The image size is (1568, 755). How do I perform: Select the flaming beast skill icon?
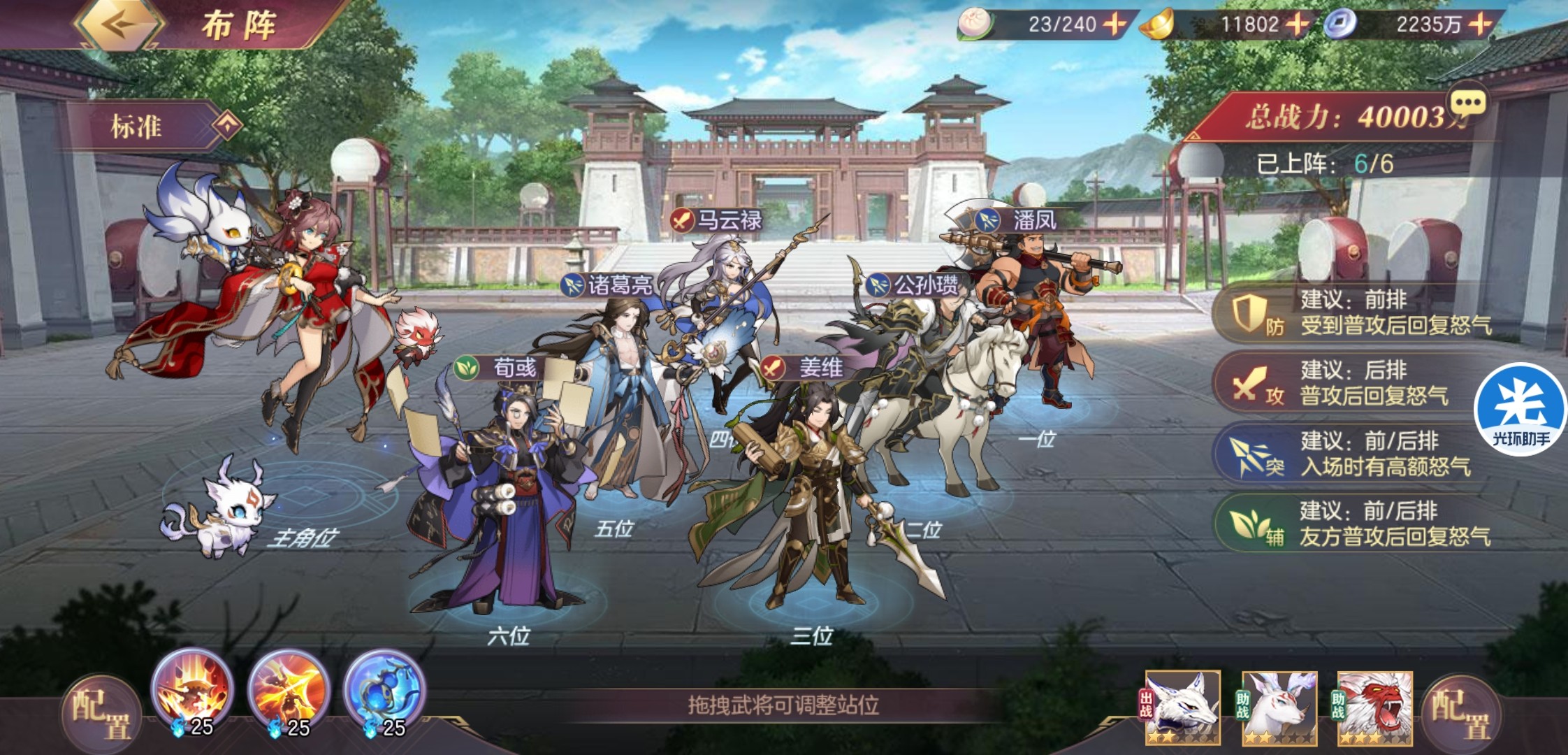(x=192, y=689)
